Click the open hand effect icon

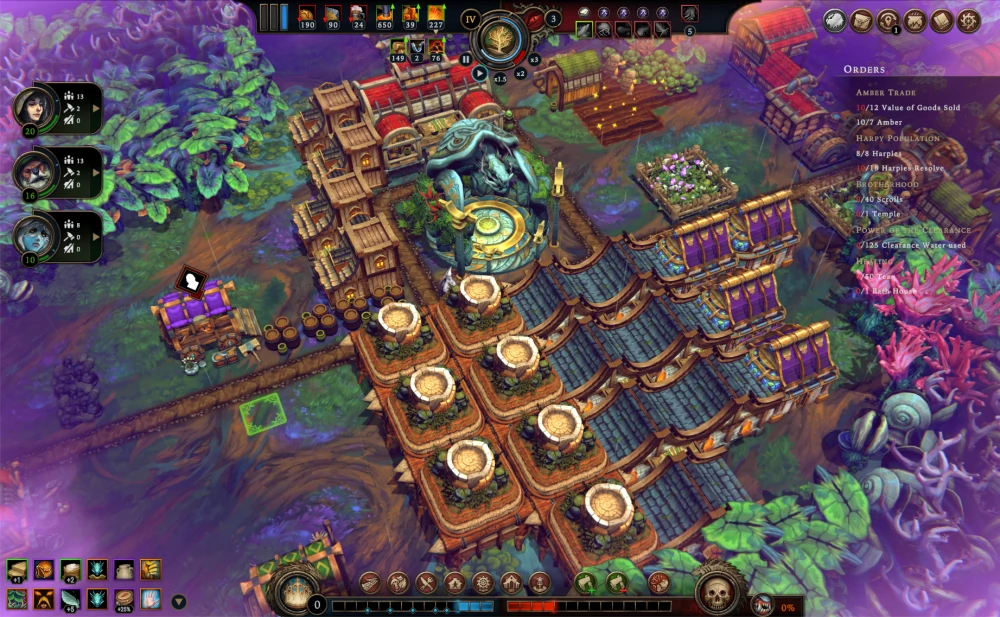coord(151,599)
